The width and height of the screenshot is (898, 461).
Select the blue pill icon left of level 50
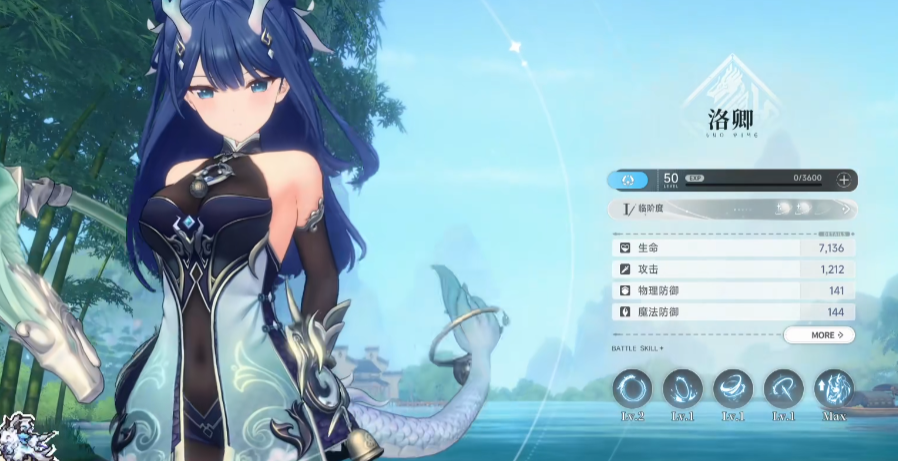[628, 180]
